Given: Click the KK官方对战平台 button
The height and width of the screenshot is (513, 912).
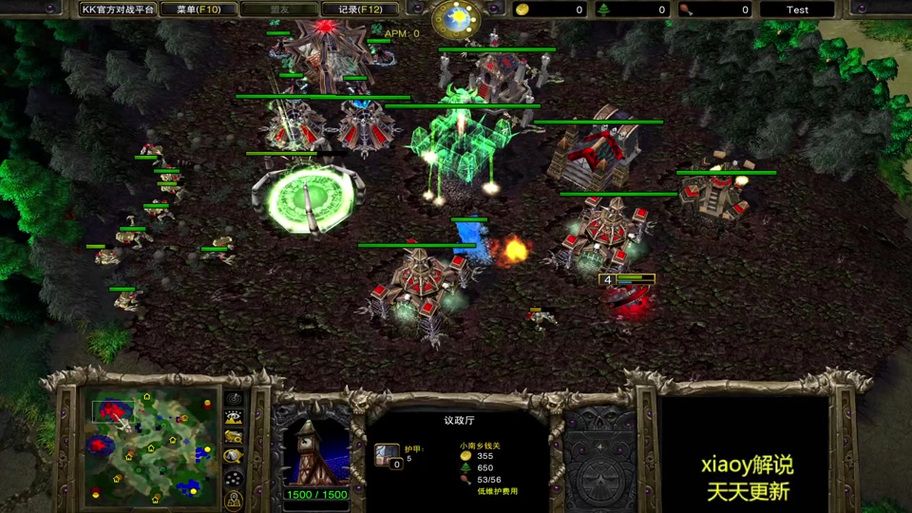Looking at the screenshot, I should 116,9.
